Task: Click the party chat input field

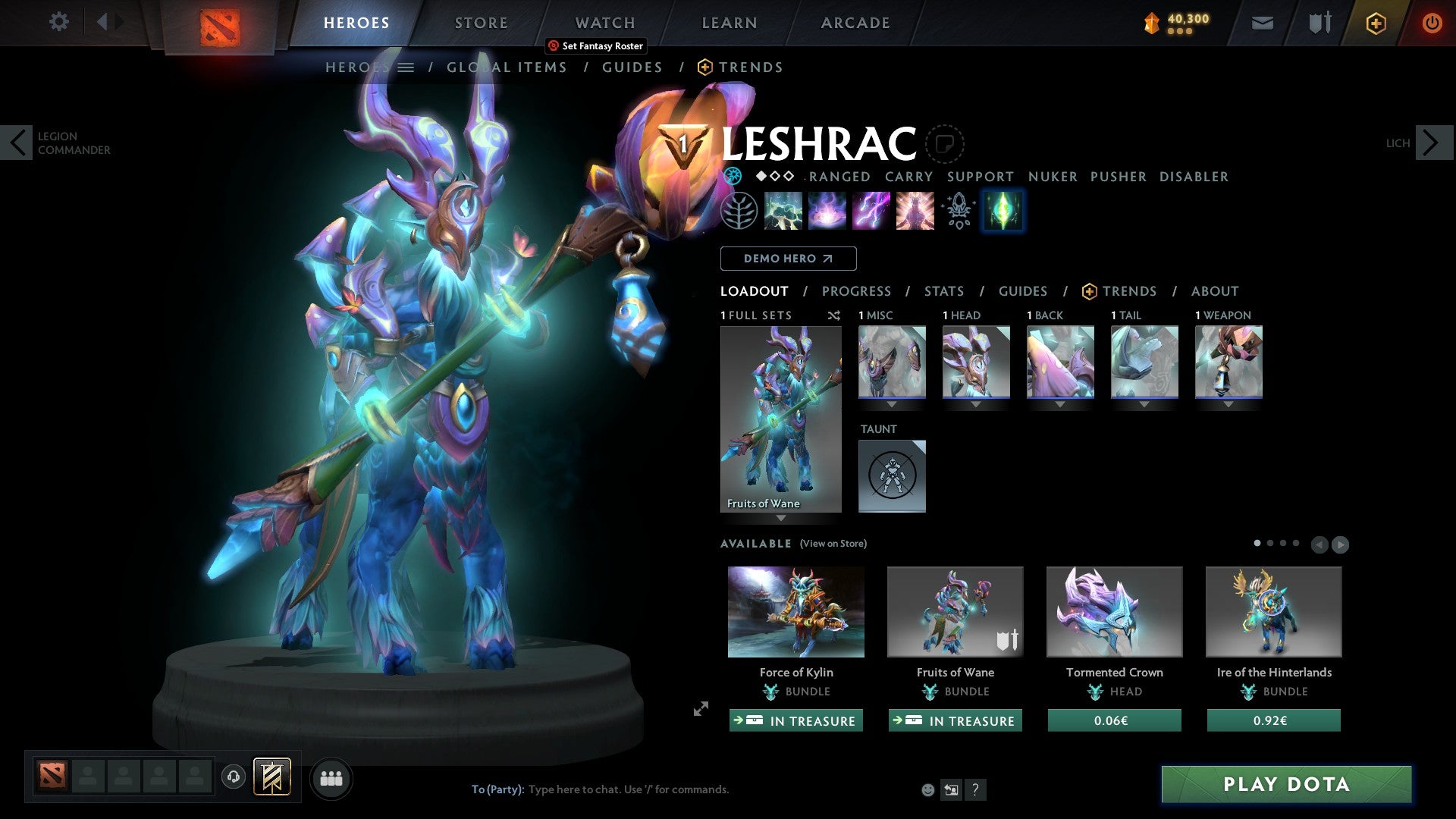Action: tap(629, 789)
